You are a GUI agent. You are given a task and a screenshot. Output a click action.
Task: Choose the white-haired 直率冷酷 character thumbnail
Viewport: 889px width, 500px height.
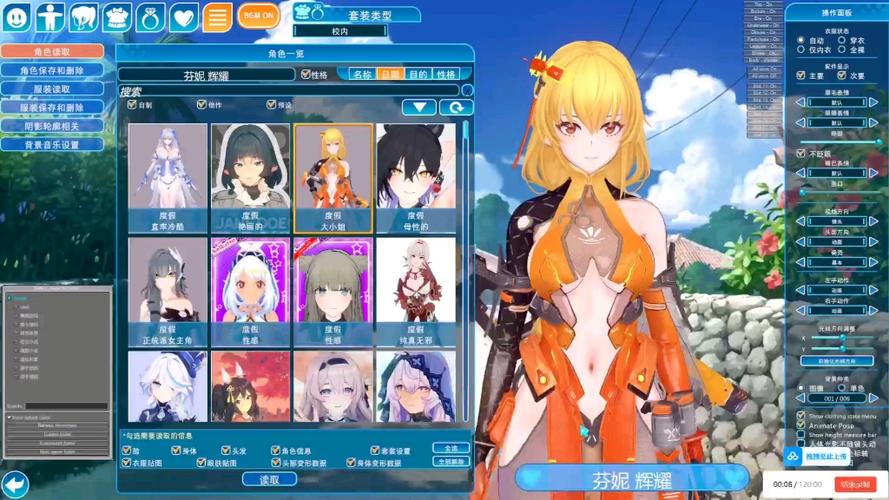[166, 178]
